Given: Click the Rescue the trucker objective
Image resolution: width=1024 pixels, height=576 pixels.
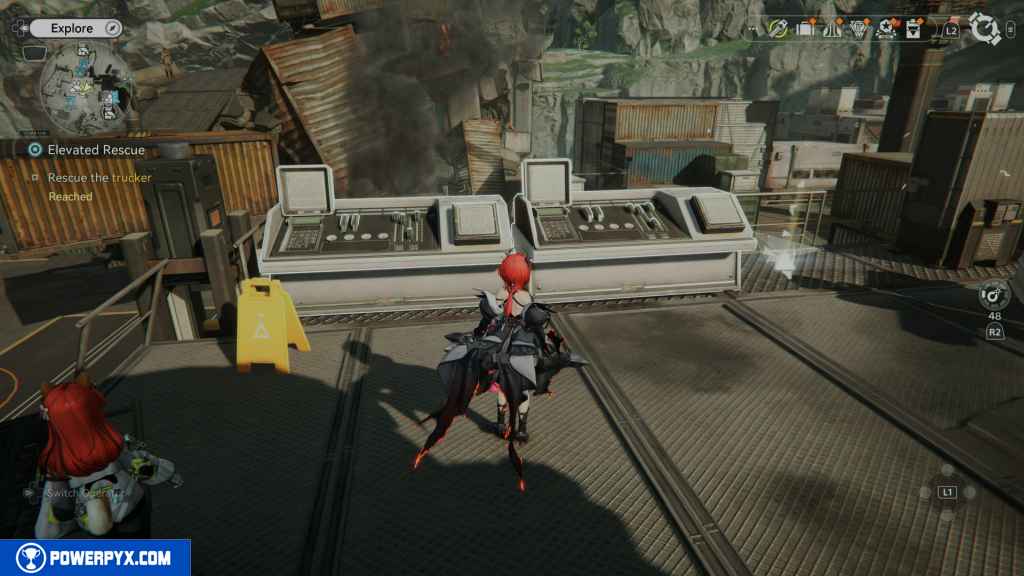Looking at the screenshot, I should coord(99,178).
